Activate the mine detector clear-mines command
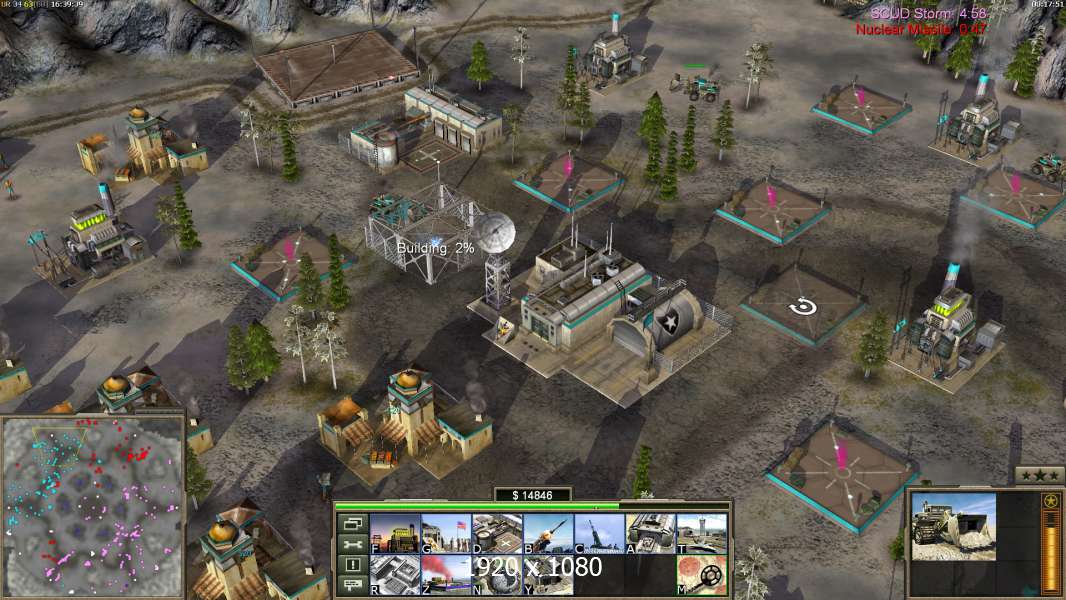 tap(700, 574)
